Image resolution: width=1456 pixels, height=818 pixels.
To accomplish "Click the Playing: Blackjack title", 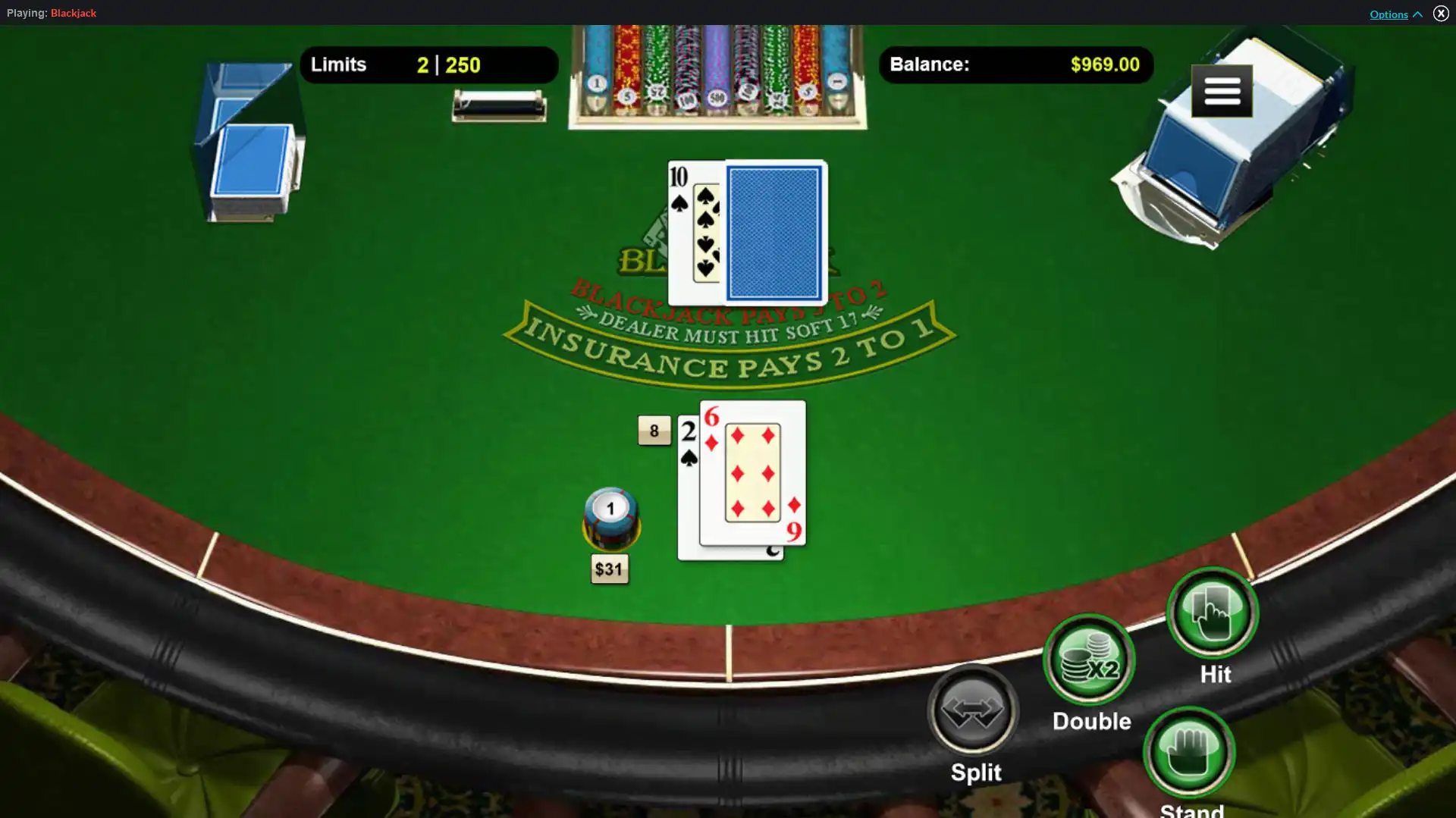I will pyautogui.click(x=52, y=13).
